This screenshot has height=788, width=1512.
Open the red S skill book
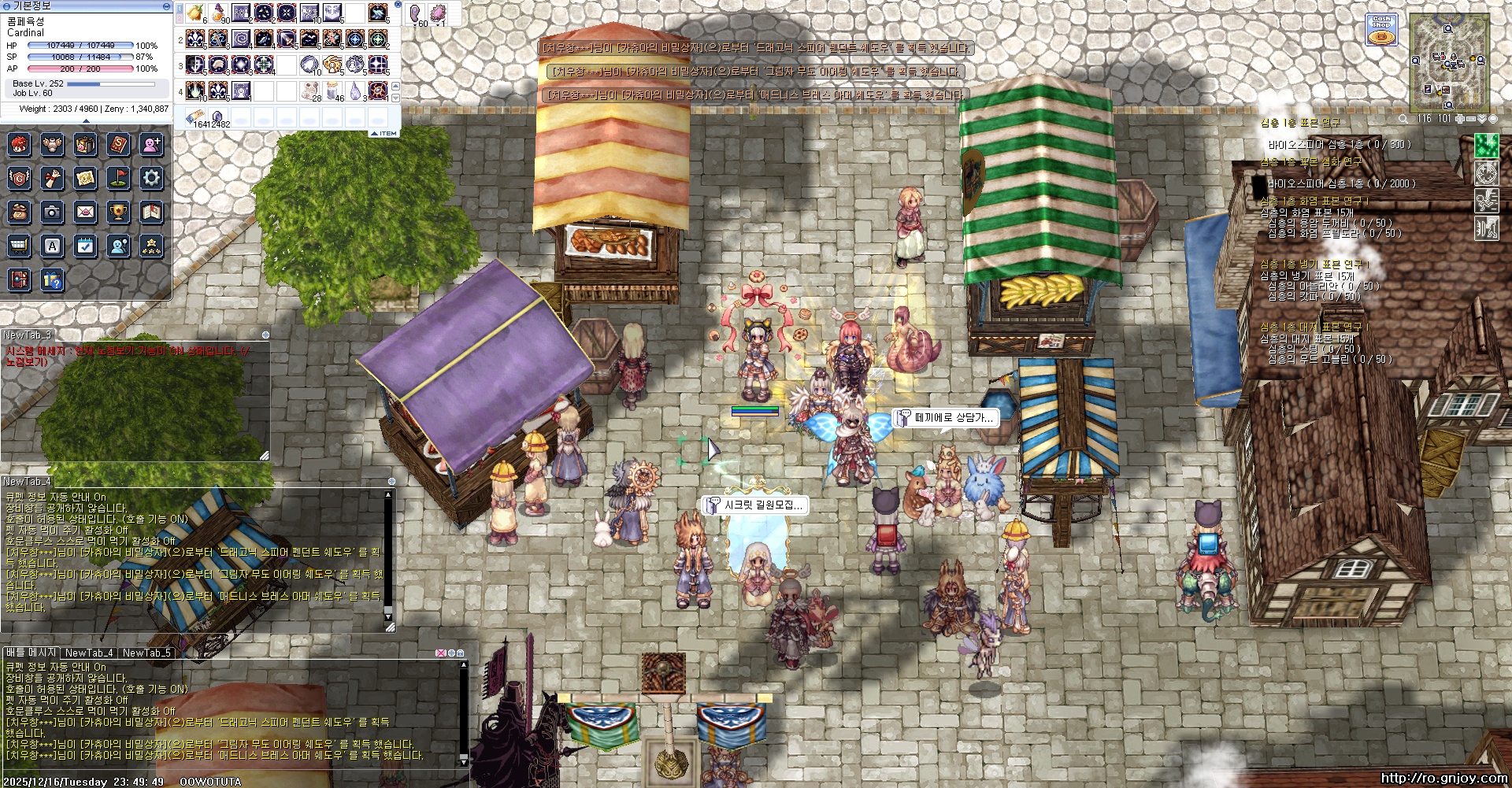click(118, 144)
